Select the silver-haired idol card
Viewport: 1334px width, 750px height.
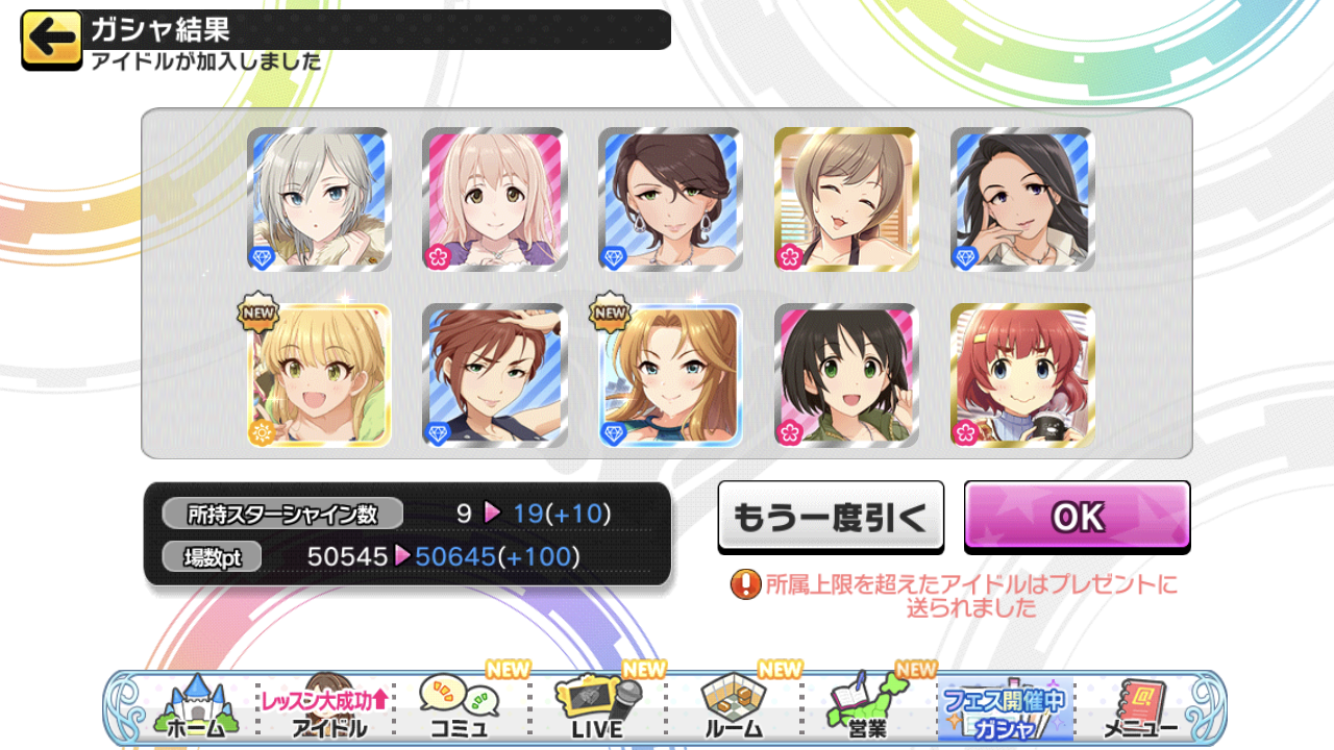[x=319, y=199]
